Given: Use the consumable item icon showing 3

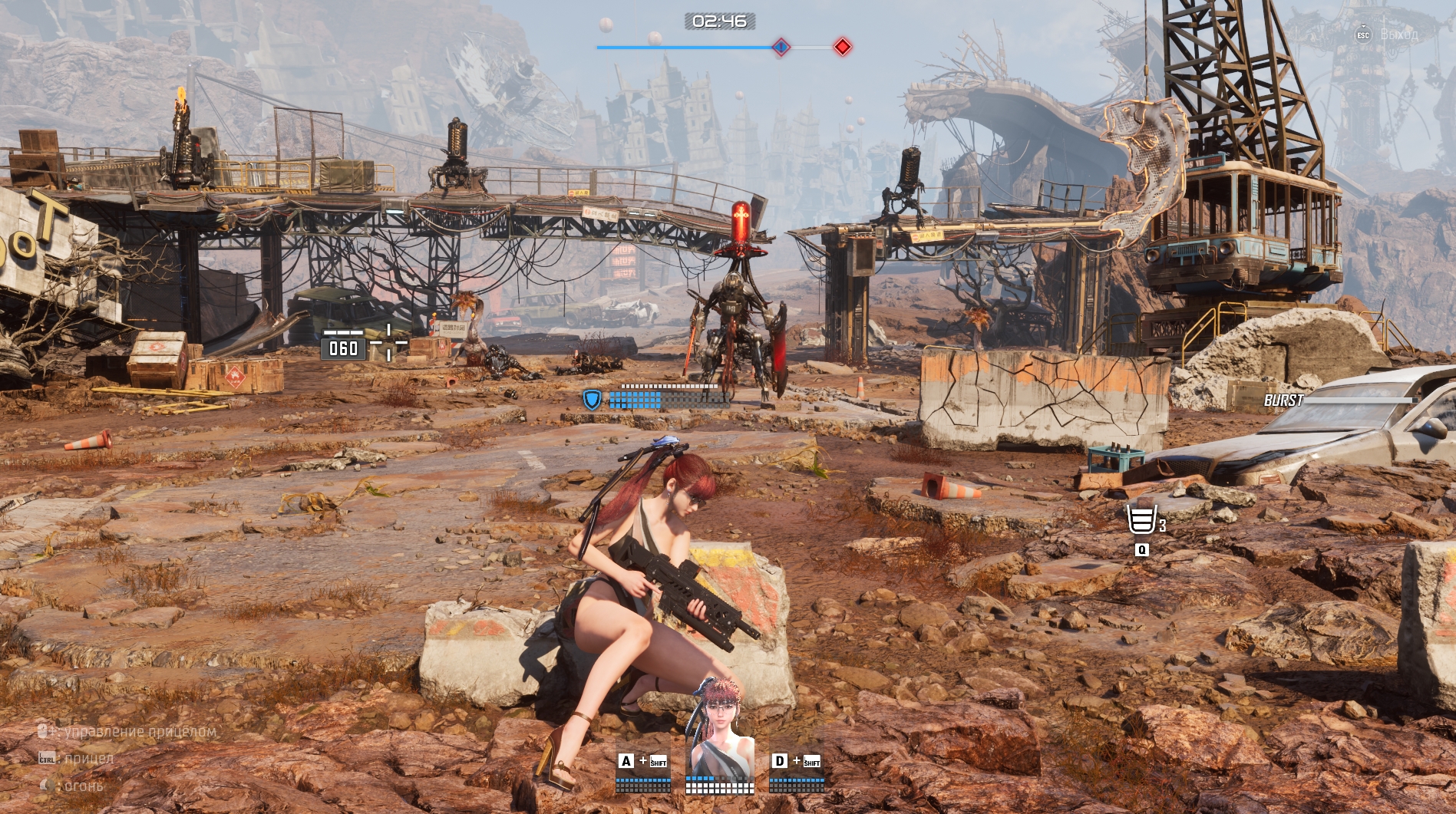Looking at the screenshot, I should (1141, 520).
